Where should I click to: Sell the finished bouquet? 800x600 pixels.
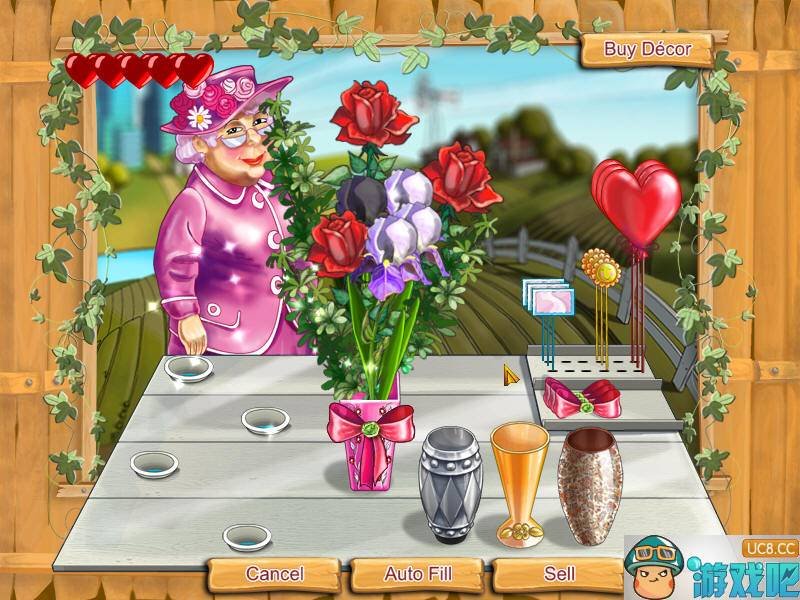(x=559, y=574)
